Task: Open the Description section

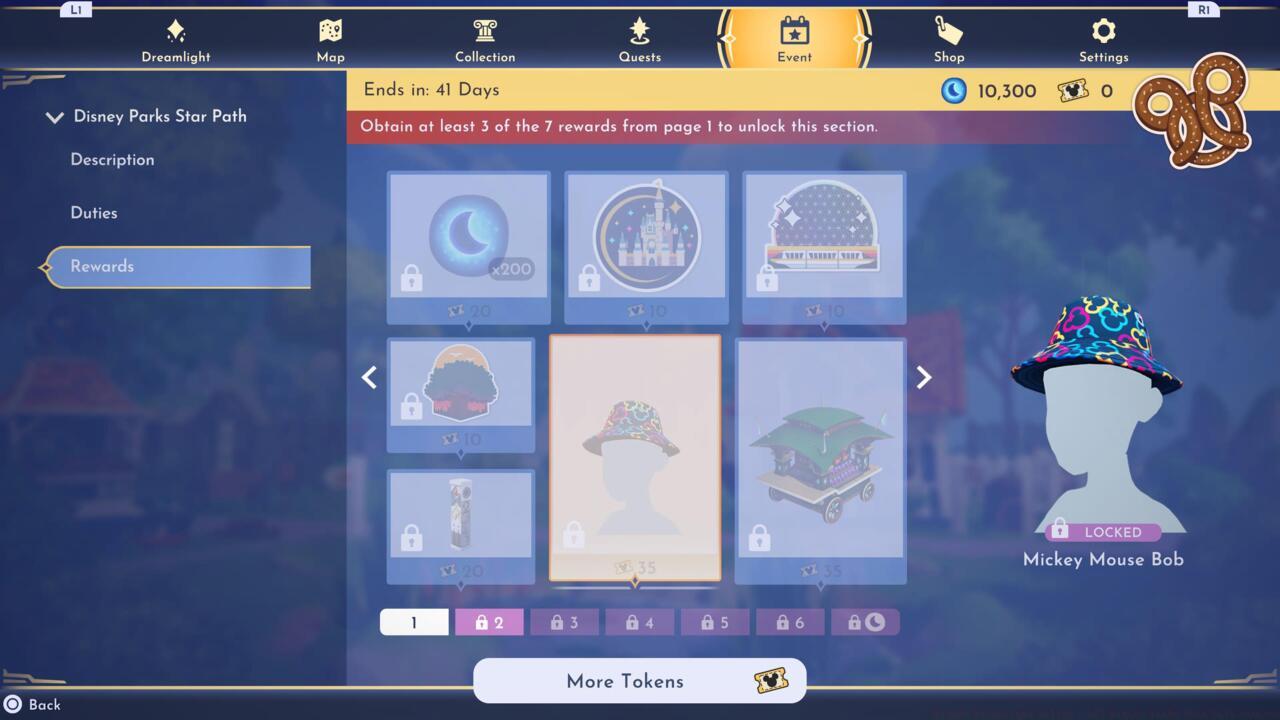Action: point(112,159)
